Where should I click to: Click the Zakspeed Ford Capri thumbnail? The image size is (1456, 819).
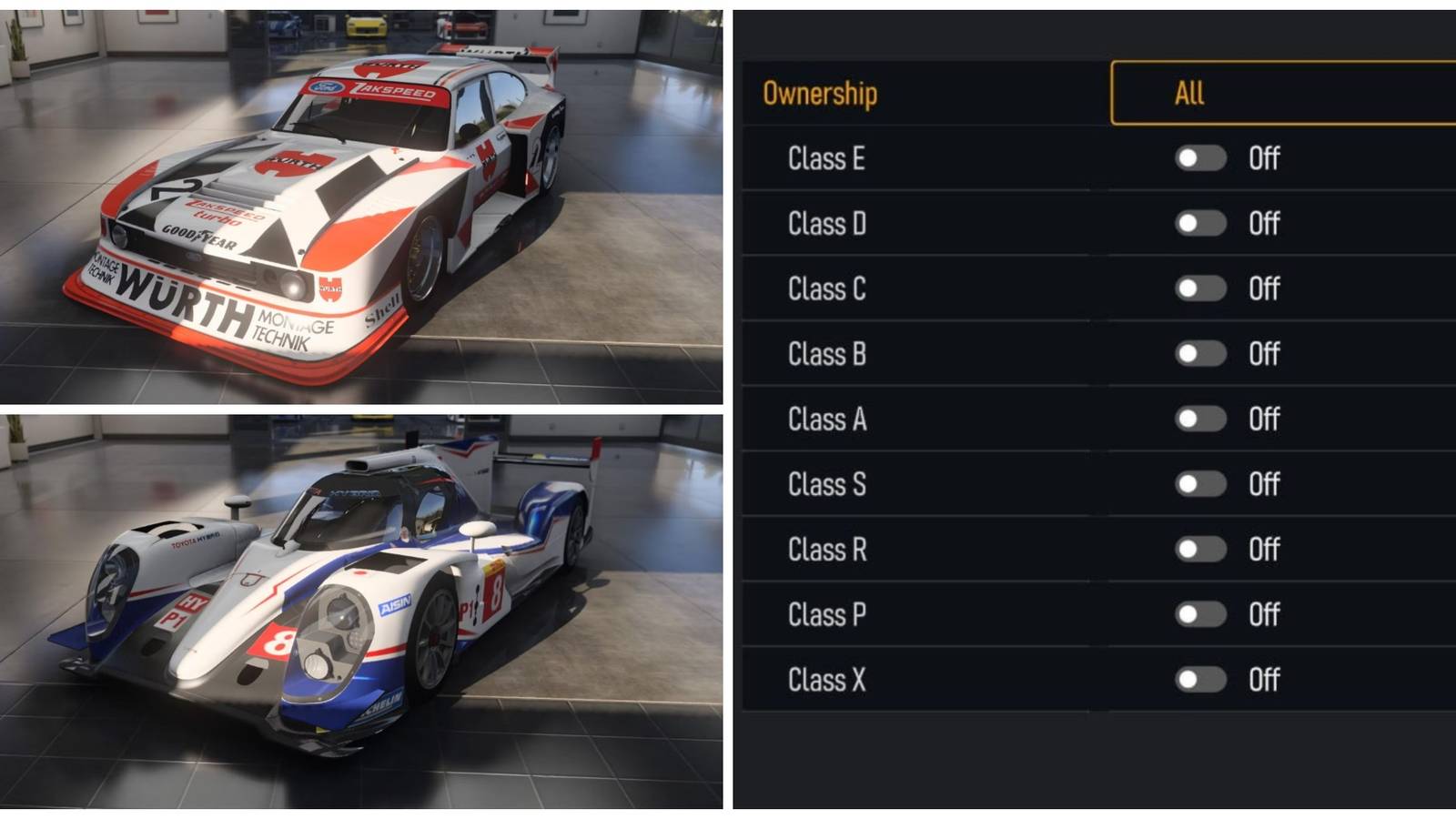click(318, 200)
